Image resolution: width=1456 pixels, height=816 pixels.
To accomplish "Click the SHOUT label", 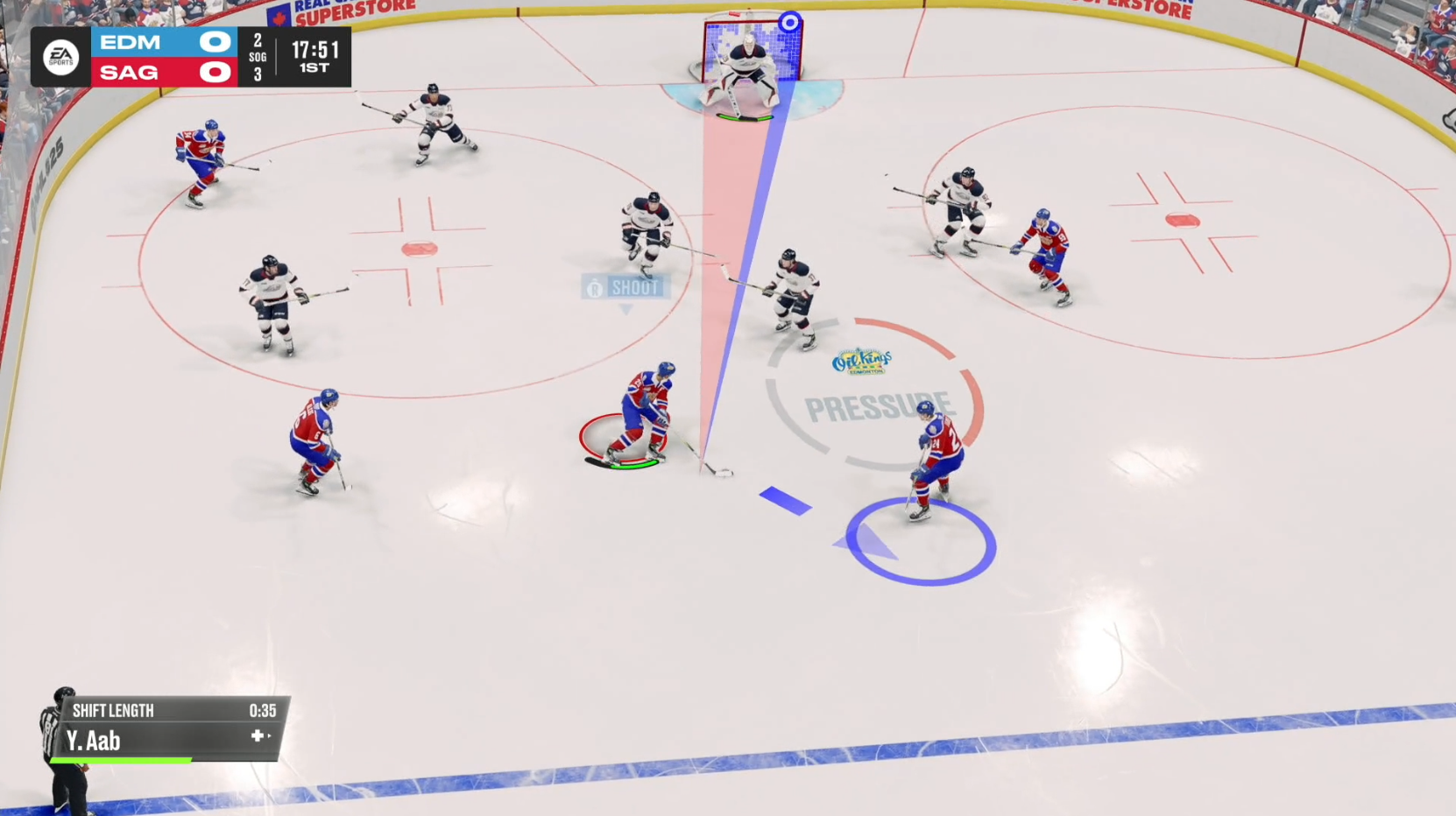I will tap(636, 288).
